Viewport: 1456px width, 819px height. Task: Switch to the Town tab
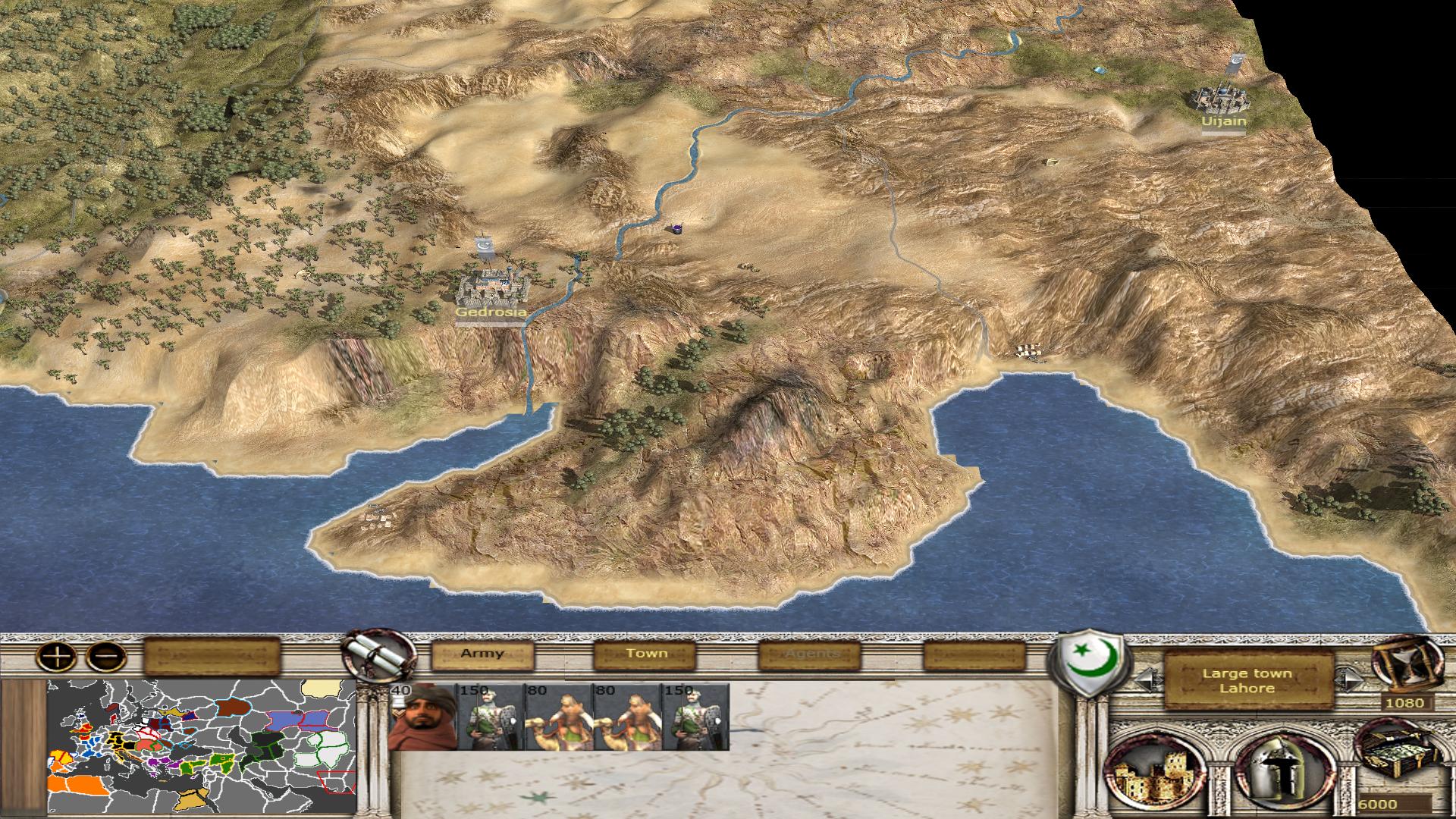[x=645, y=654]
